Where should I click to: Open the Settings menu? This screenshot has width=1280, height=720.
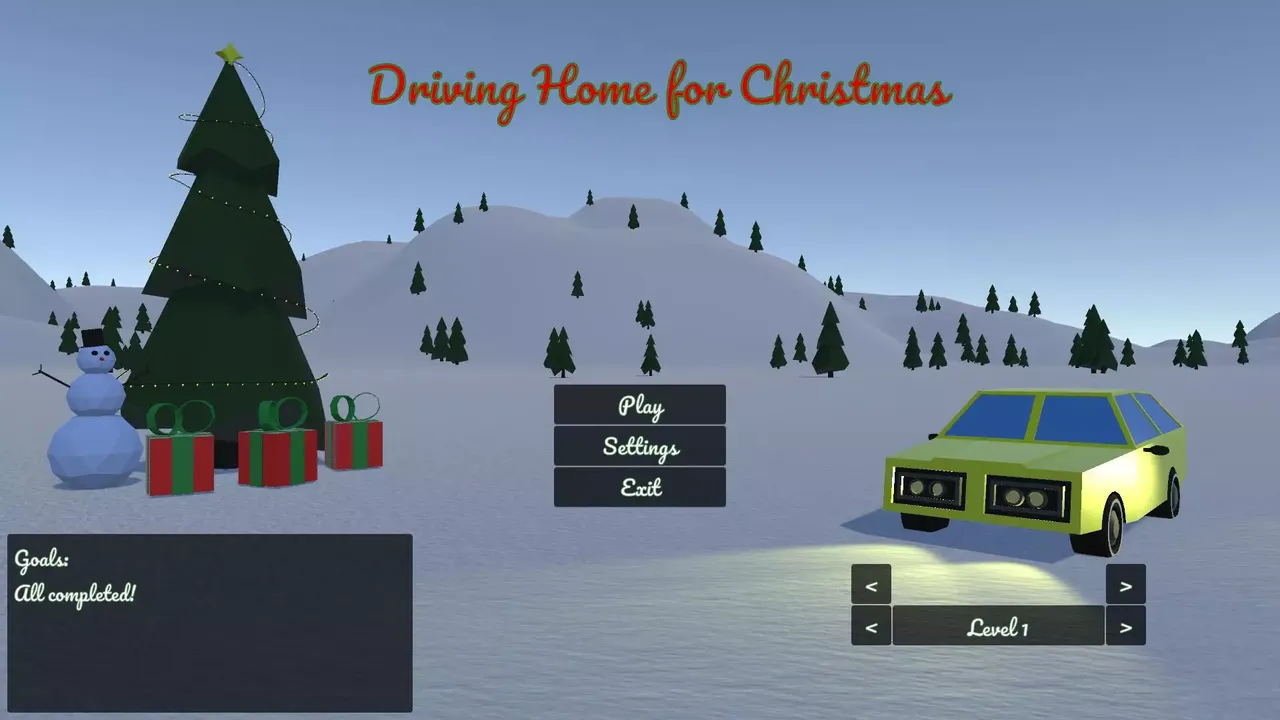(640, 447)
